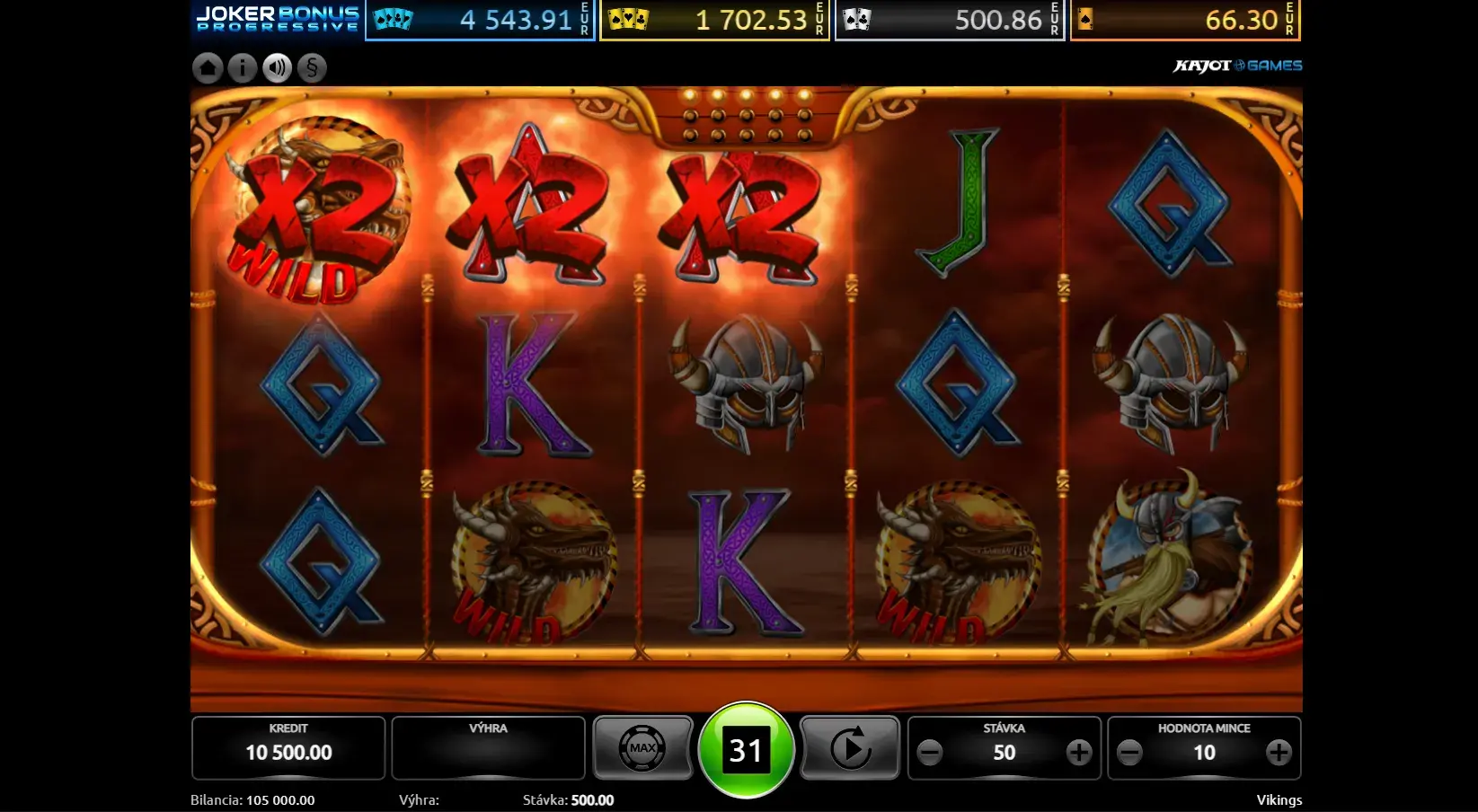Decrease the Stávka bet amount
Viewport: 1478px width, 812px height.
click(930, 753)
